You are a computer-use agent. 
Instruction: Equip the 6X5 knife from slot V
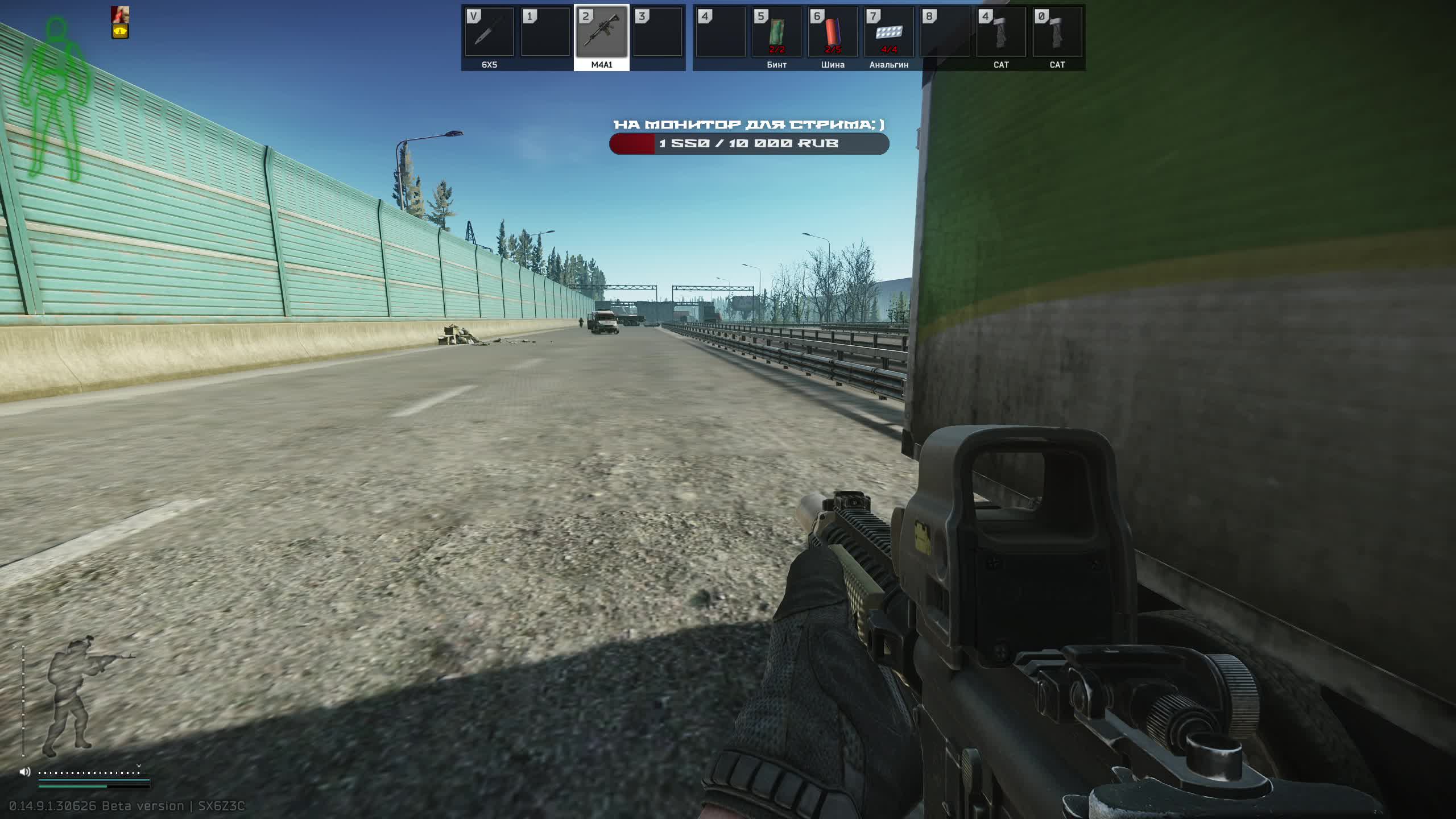click(x=490, y=34)
